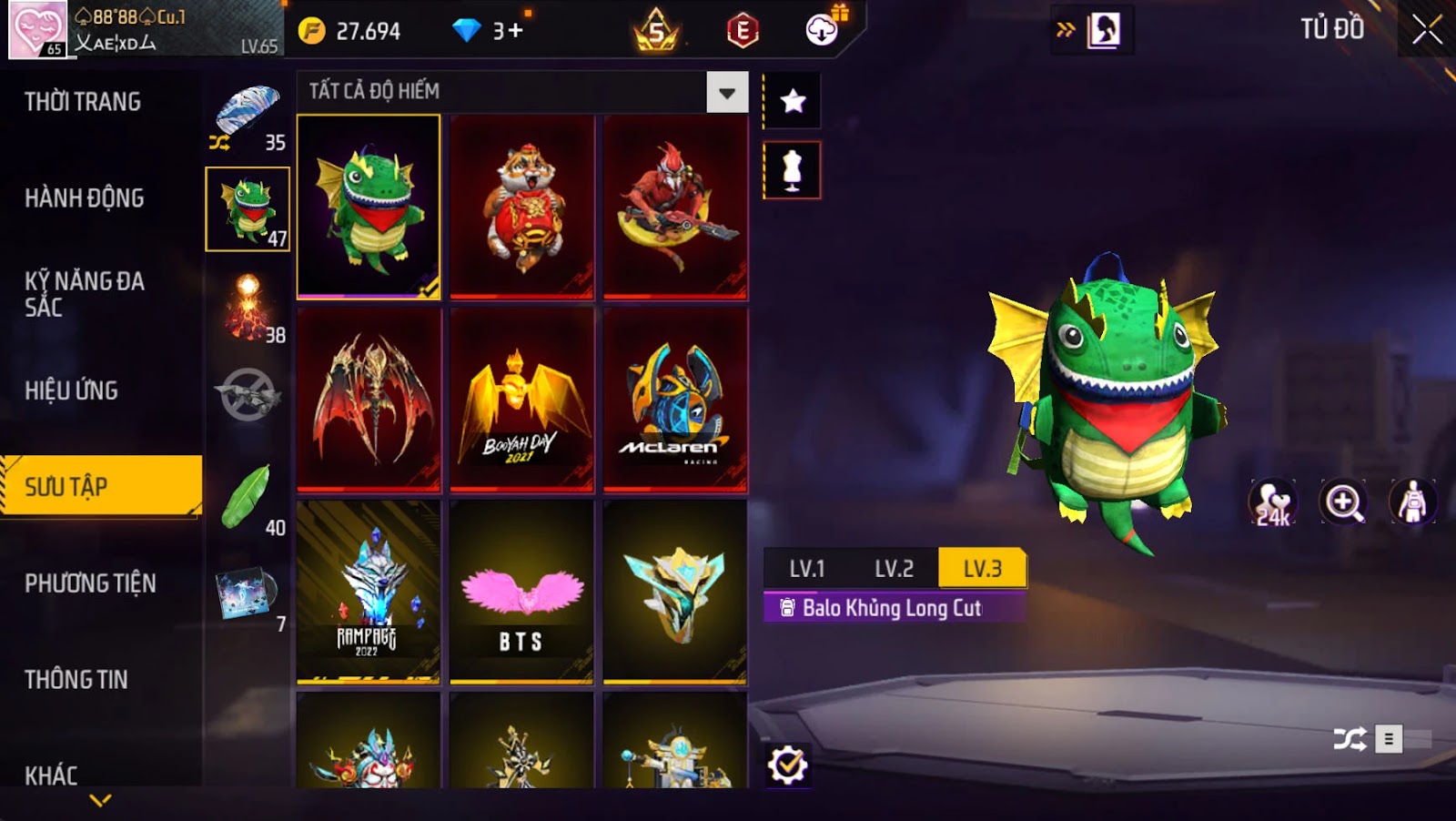Toggle the shuffle icon near the list button

click(x=1350, y=739)
